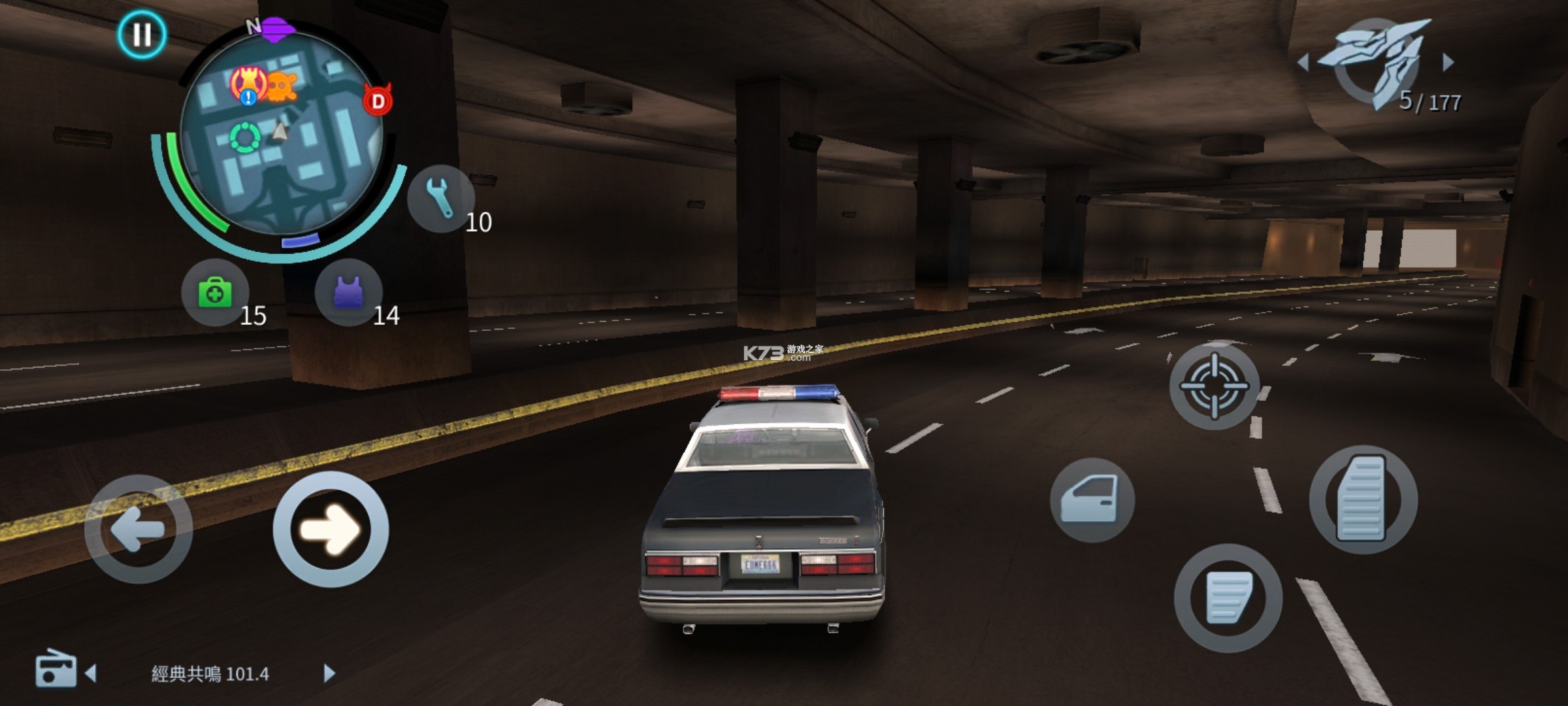Viewport: 1568px width, 706px height.
Task: Change to the next radio station
Action: pos(329,673)
